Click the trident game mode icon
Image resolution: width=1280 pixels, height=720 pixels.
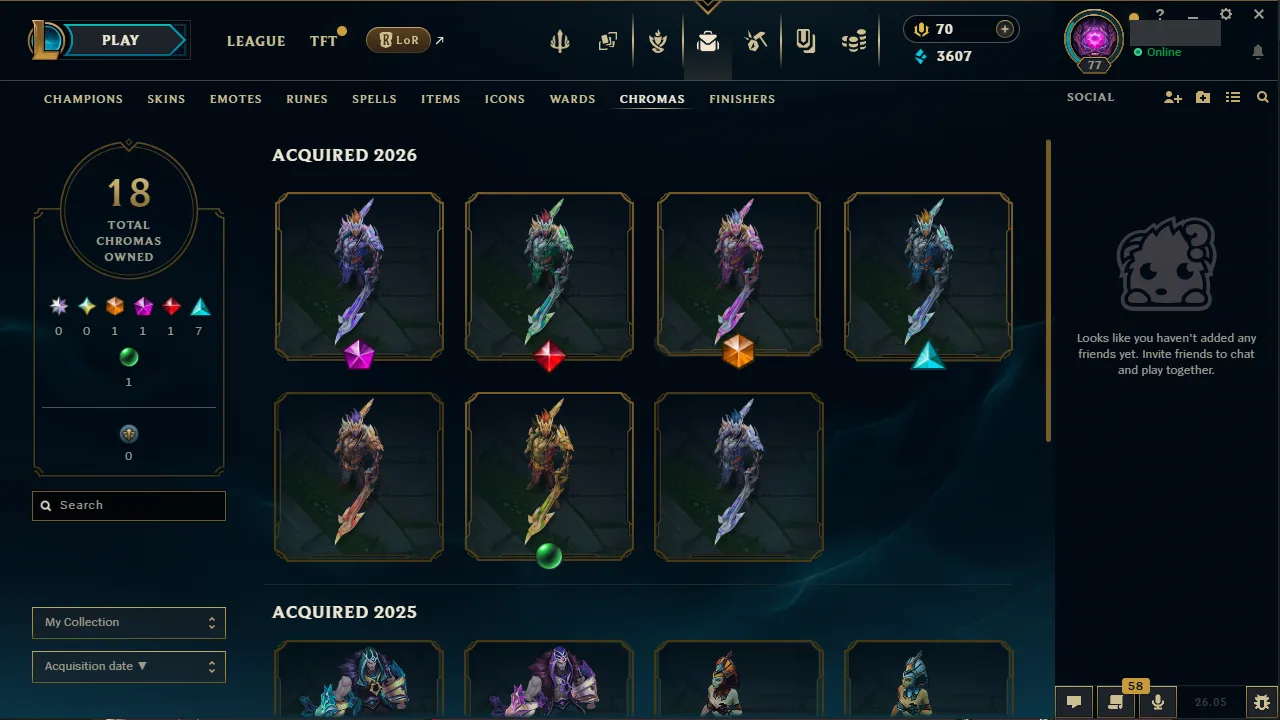pos(559,41)
